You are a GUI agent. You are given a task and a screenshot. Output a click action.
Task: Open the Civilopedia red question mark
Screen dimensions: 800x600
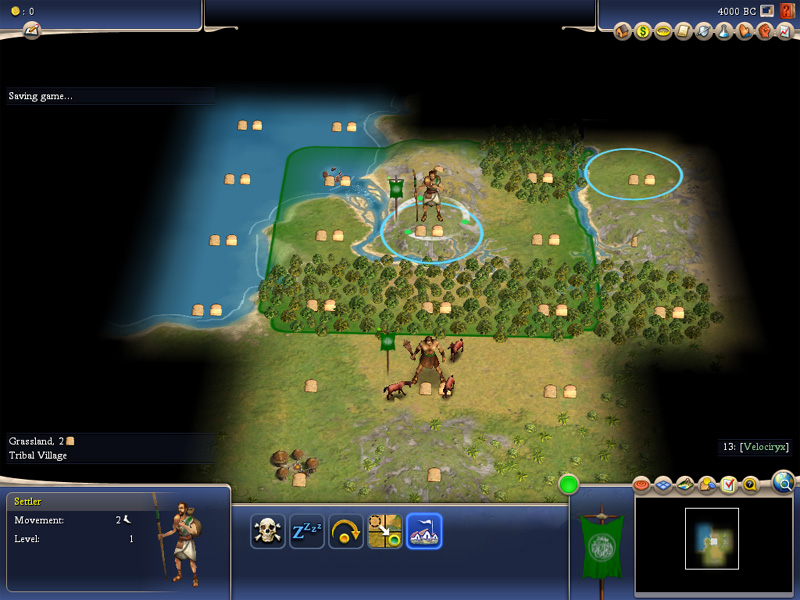(787, 11)
